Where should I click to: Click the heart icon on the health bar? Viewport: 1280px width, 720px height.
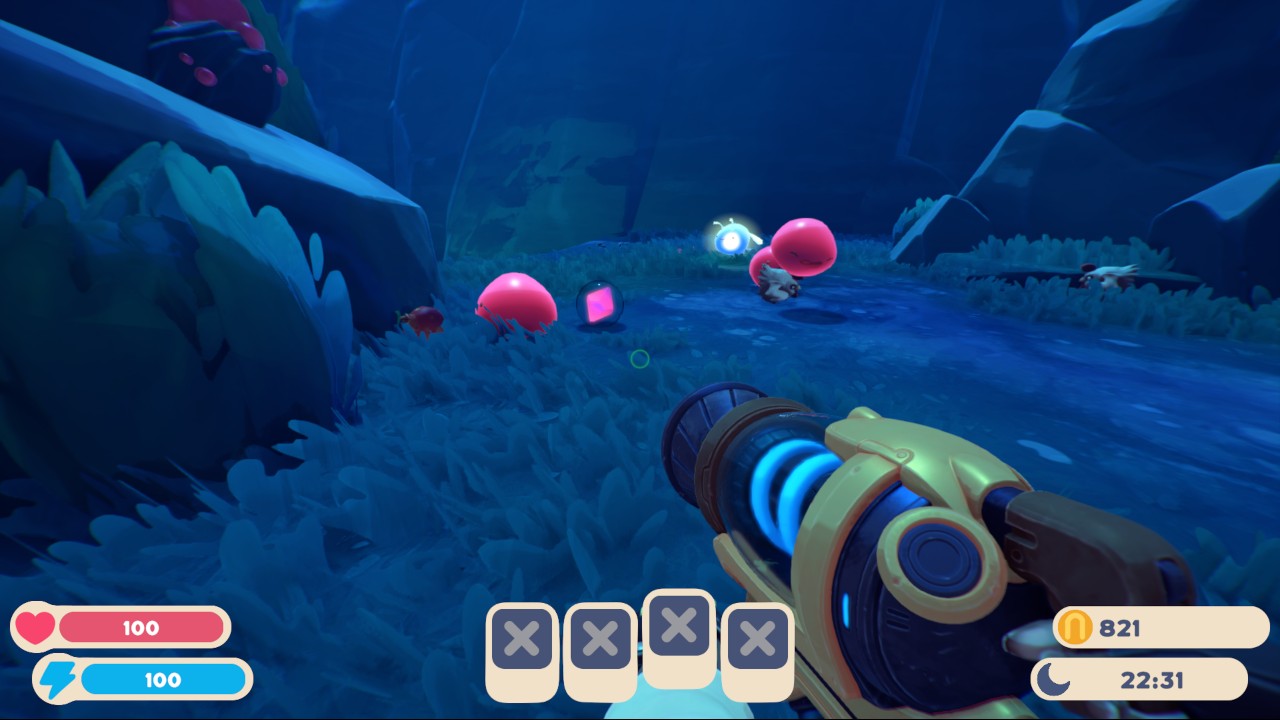33,627
